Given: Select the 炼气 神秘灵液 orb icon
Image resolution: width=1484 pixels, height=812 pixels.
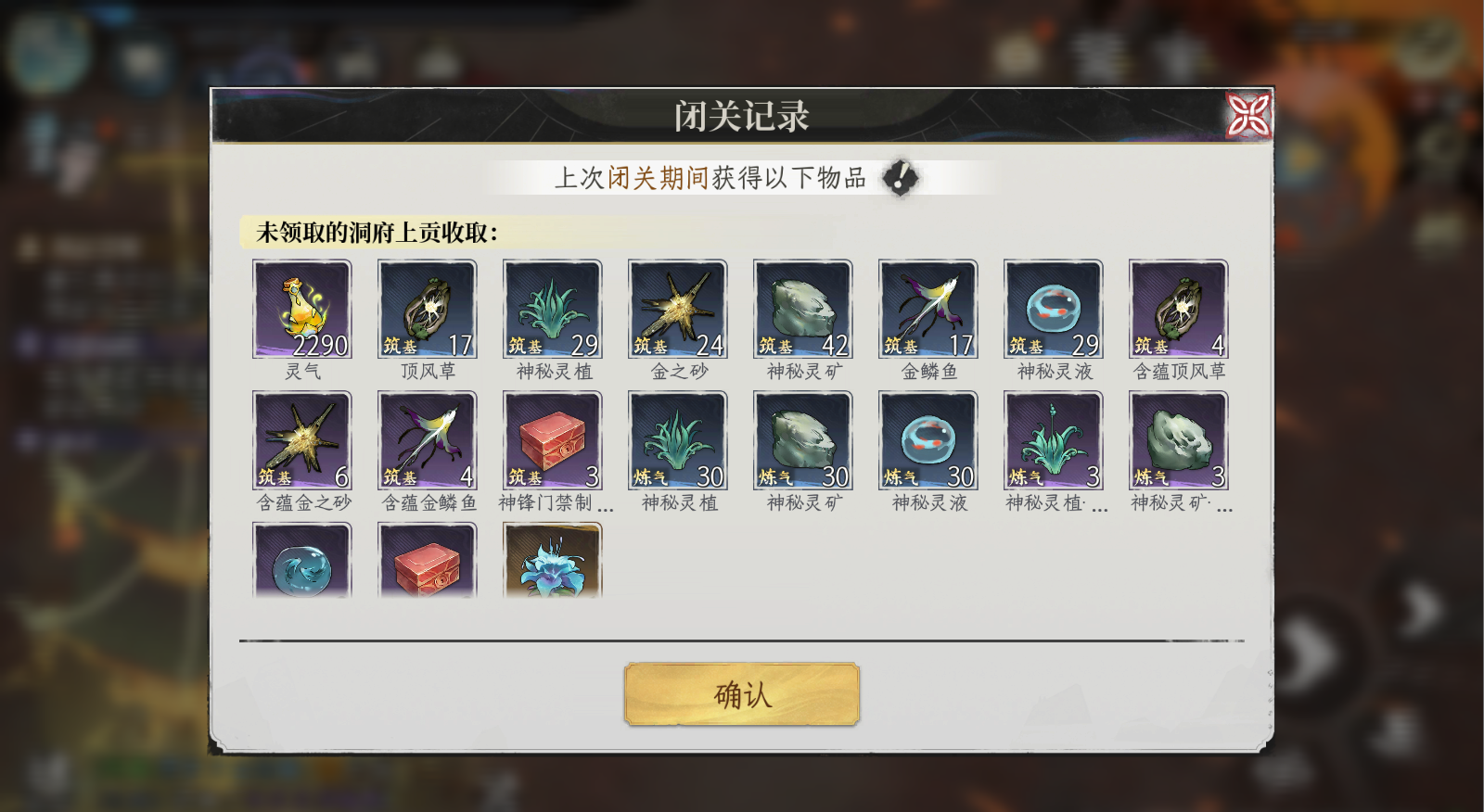Looking at the screenshot, I should pos(927,440).
